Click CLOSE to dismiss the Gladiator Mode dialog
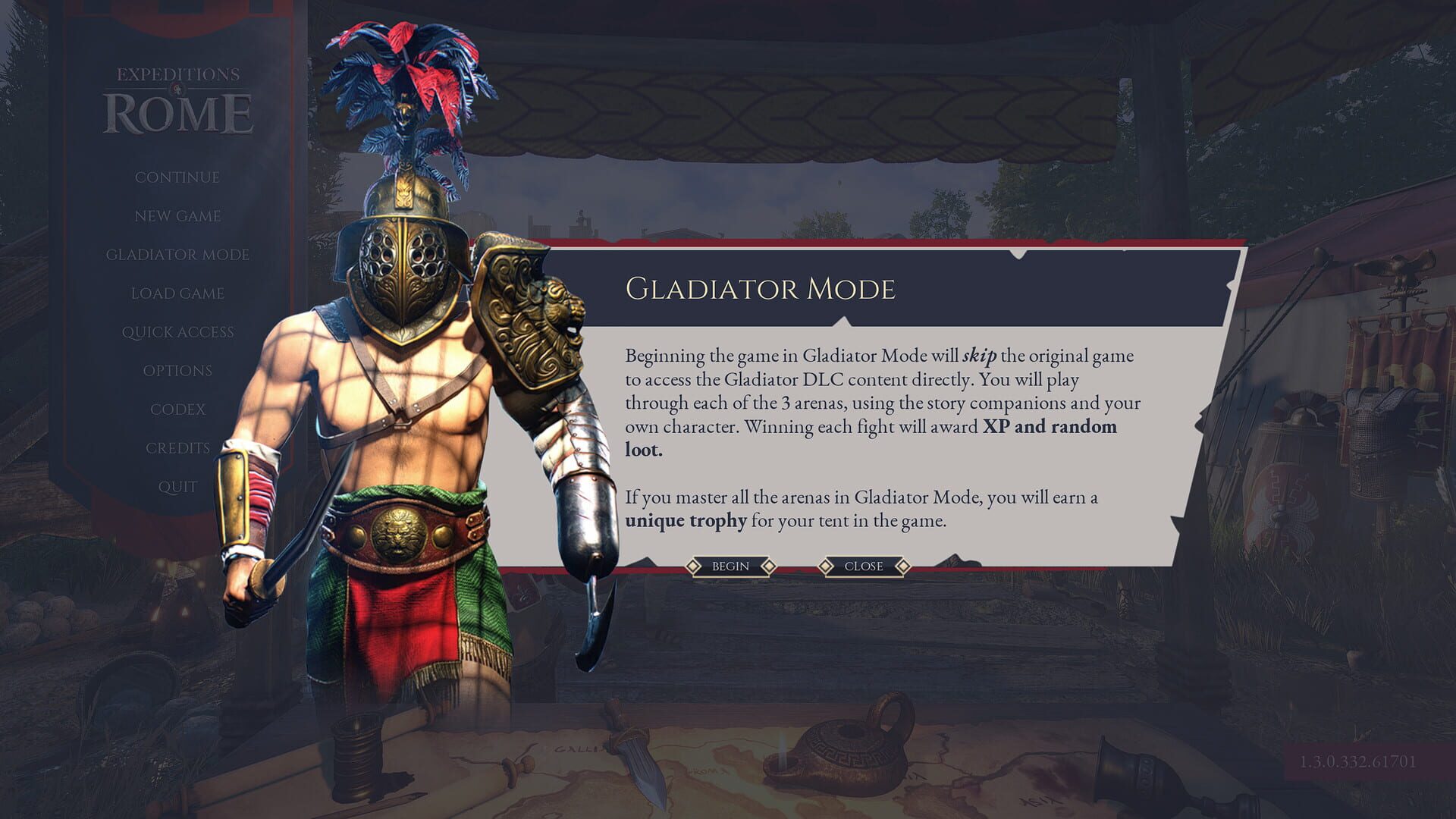Image resolution: width=1456 pixels, height=819 pixels. coord(862,566)
